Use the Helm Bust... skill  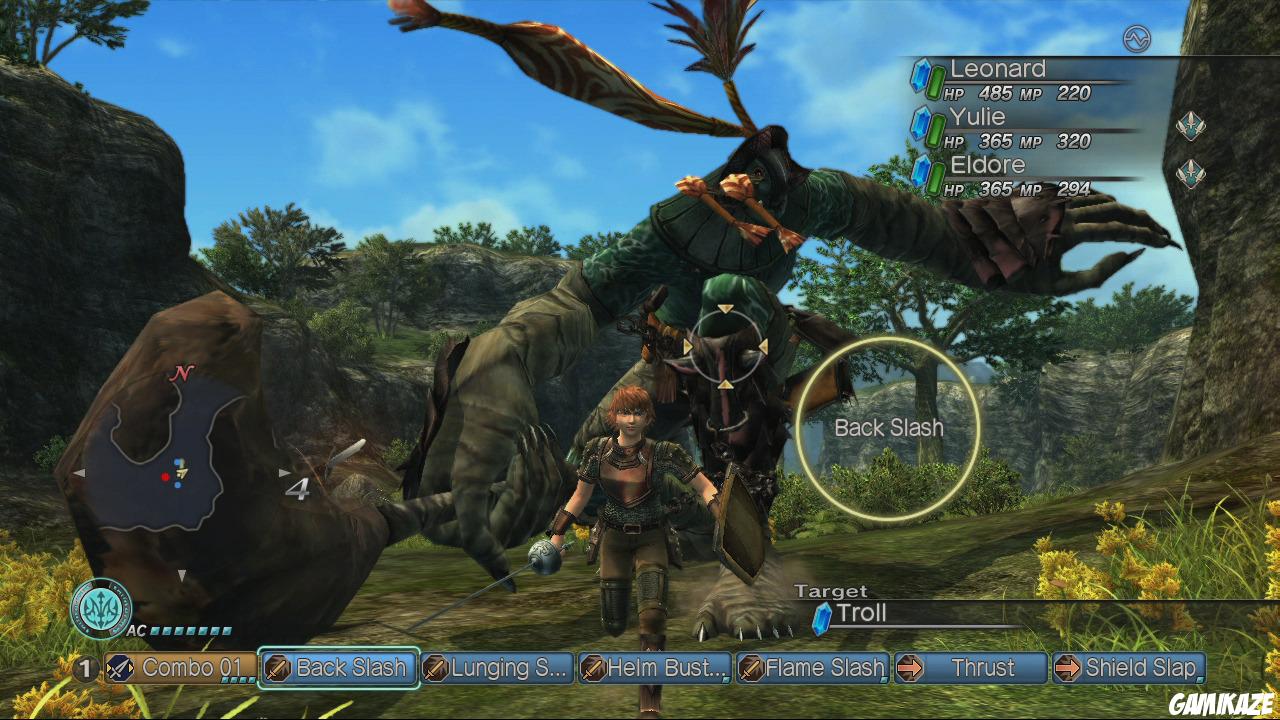click(x=654, y=668)
